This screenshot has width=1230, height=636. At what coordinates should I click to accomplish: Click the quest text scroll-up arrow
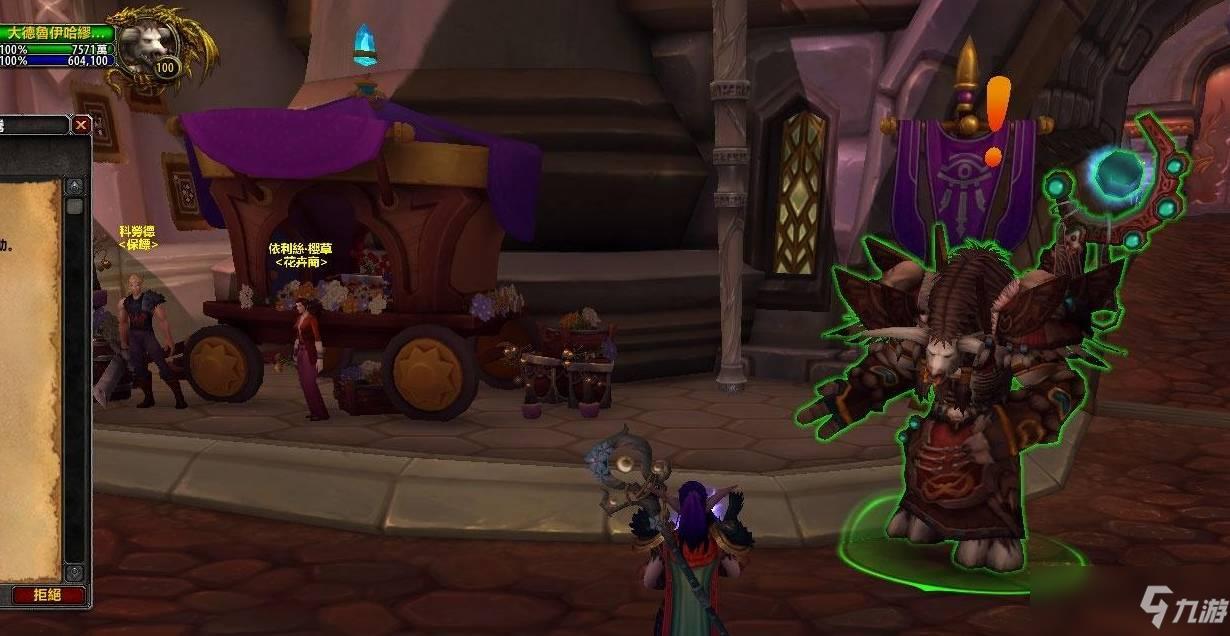(x=74, y=186)
